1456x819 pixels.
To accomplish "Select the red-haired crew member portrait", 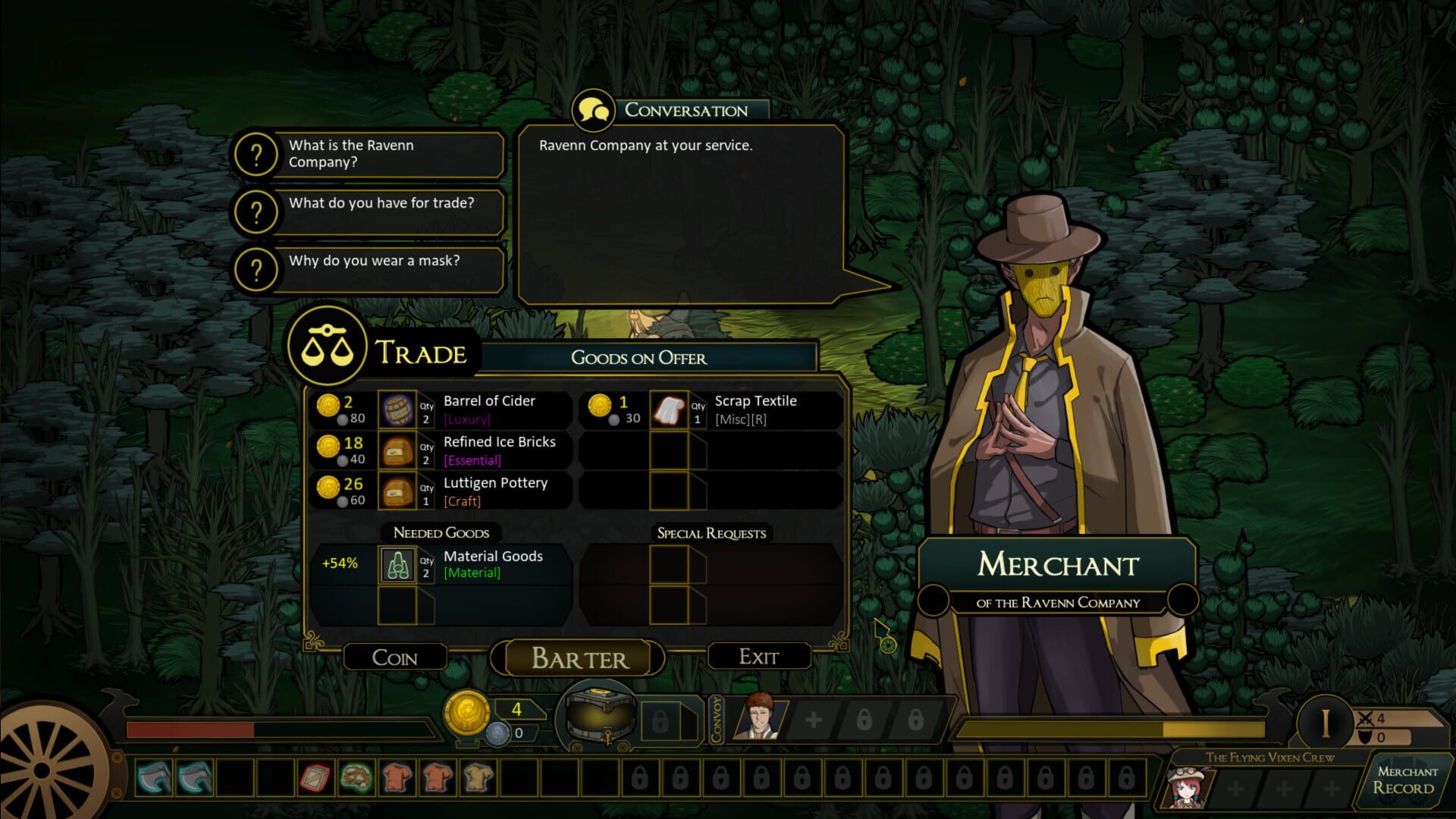I will click(x=1185, y=787).
